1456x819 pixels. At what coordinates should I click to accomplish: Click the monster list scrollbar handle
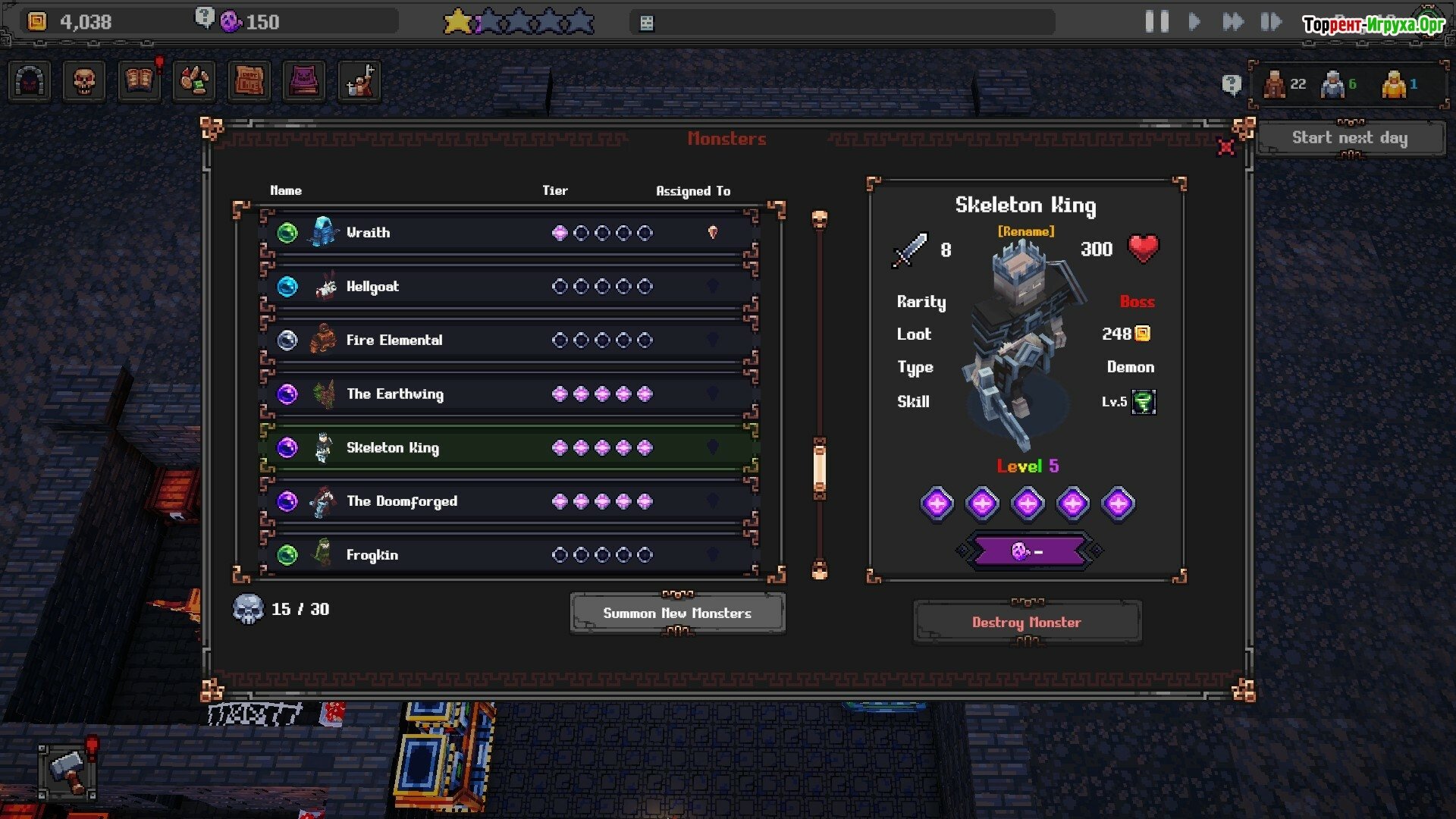[x=819, y=469]
